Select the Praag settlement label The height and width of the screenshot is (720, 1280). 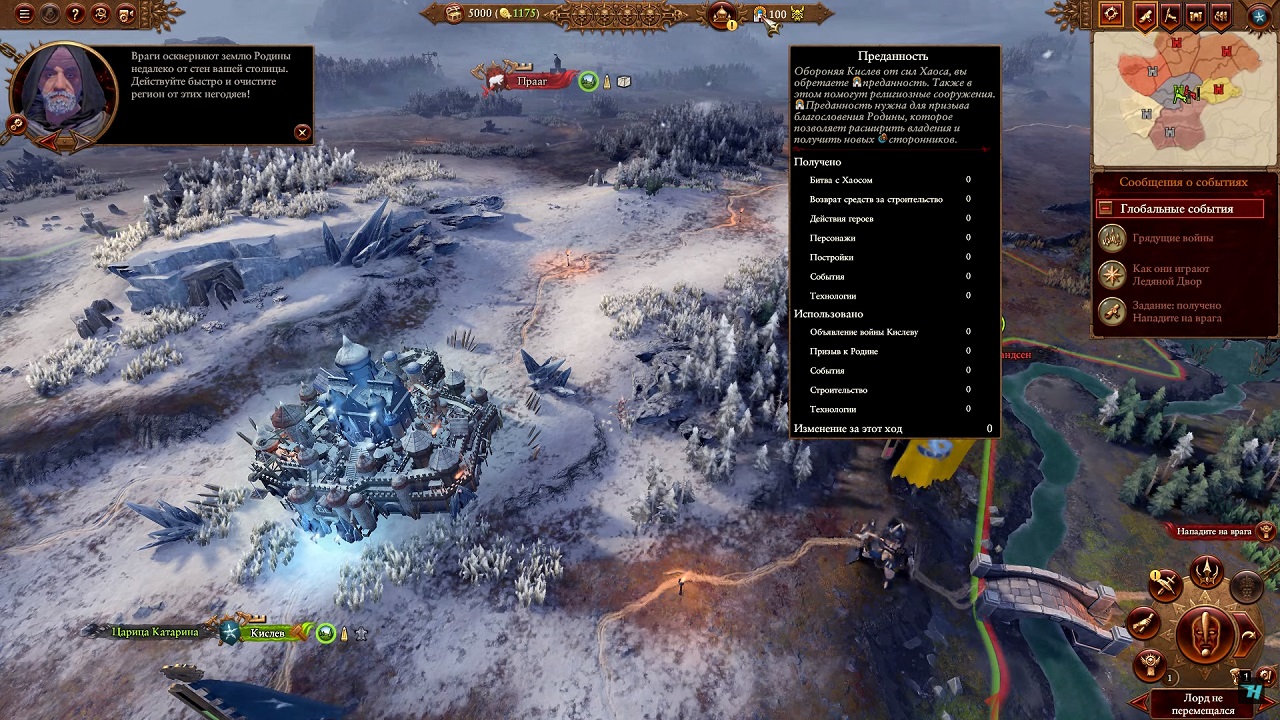click(x=531, y=81)
